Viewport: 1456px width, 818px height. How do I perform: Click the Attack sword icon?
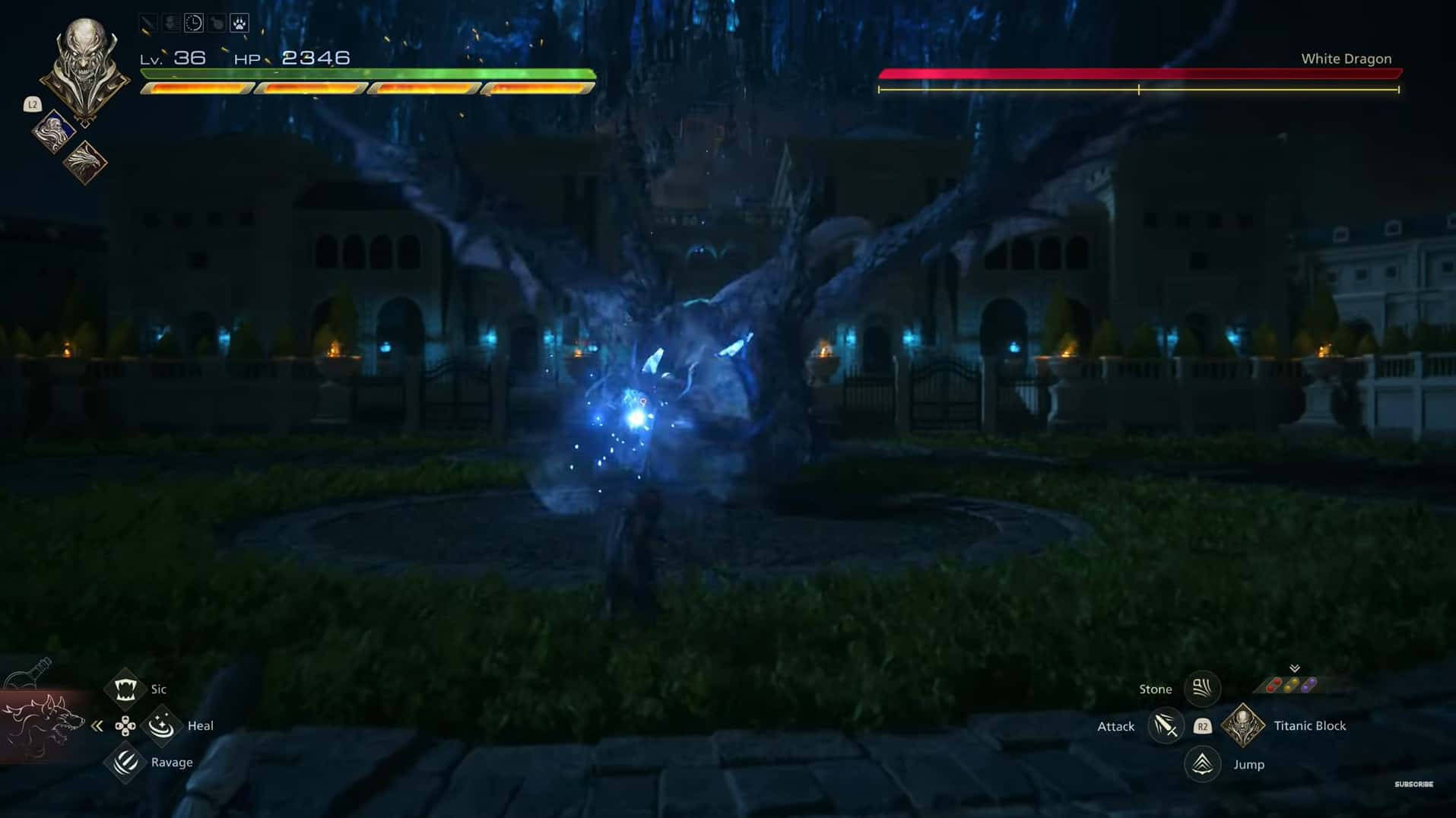pos(1166,726)
